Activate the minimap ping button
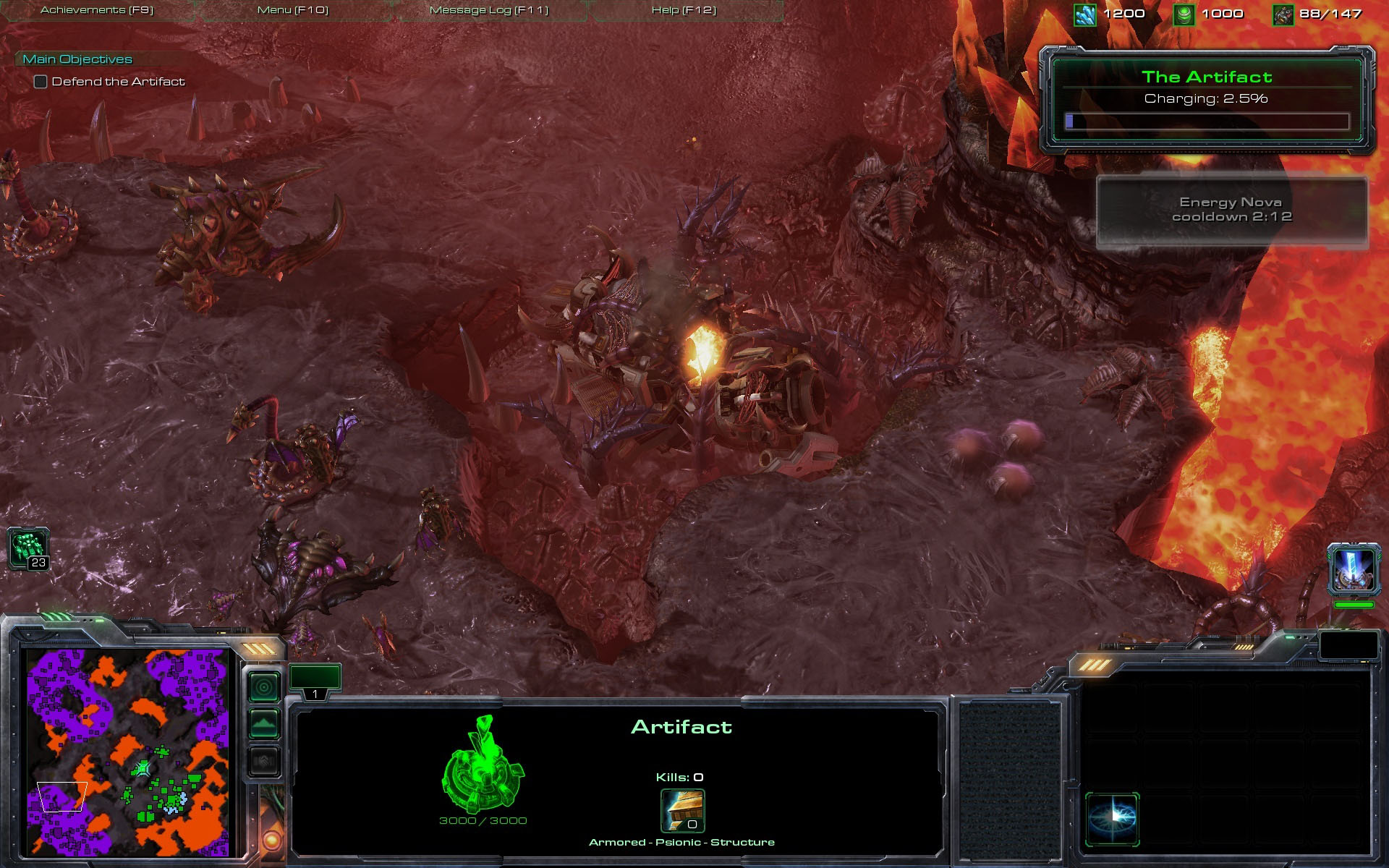Screen dimensions: 1389x868 pos(264,686)
